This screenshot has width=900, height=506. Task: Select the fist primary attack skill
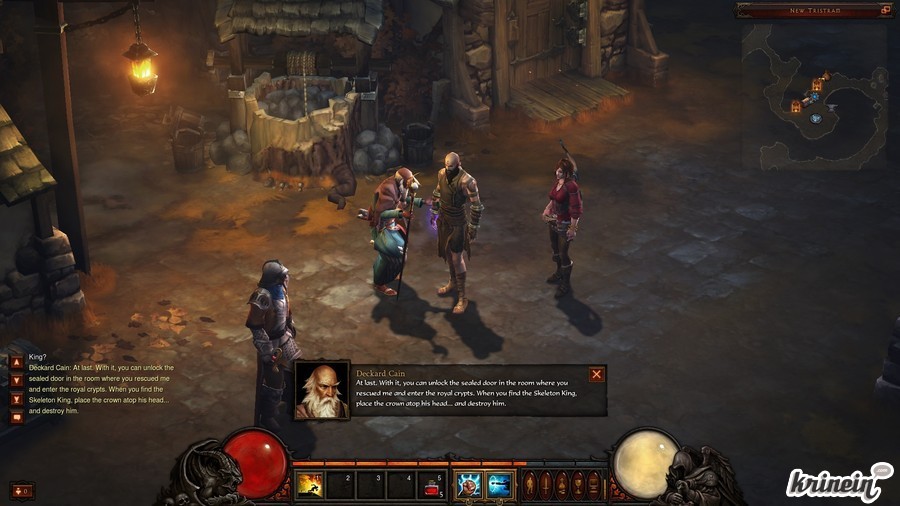click(x=469, y=485)
